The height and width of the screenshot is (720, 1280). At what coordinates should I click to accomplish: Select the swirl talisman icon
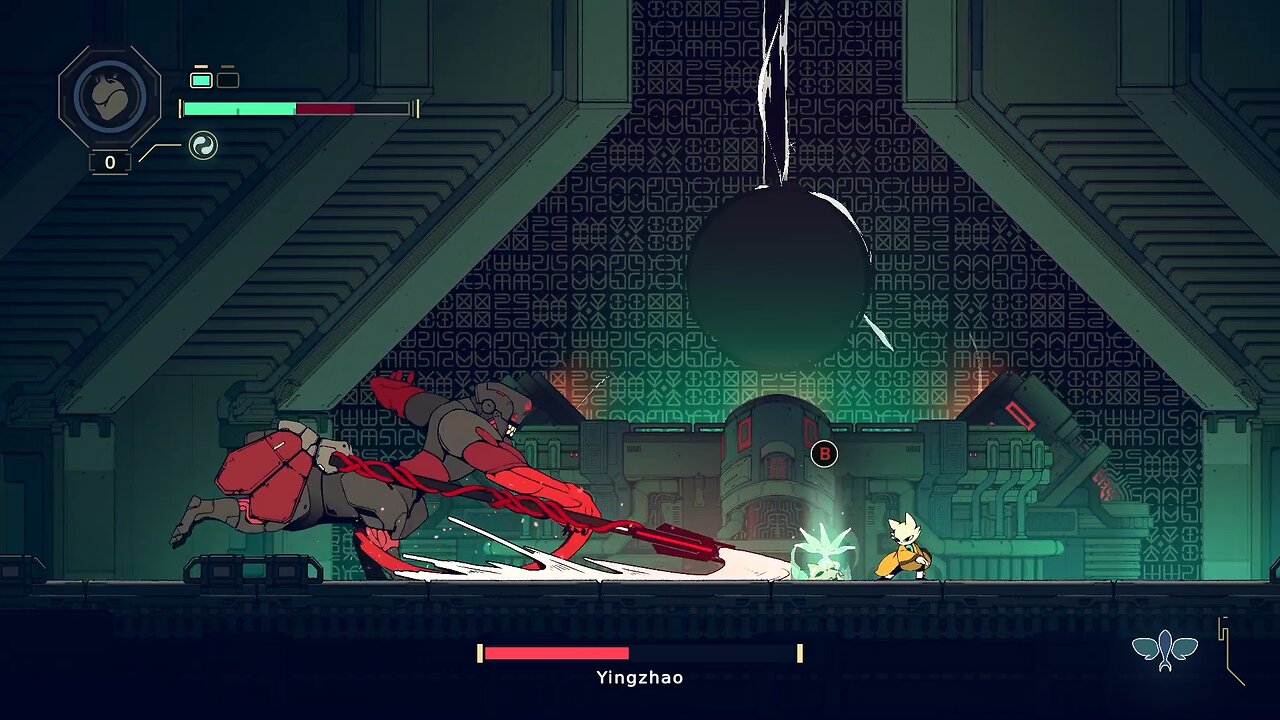click(203, 146)
